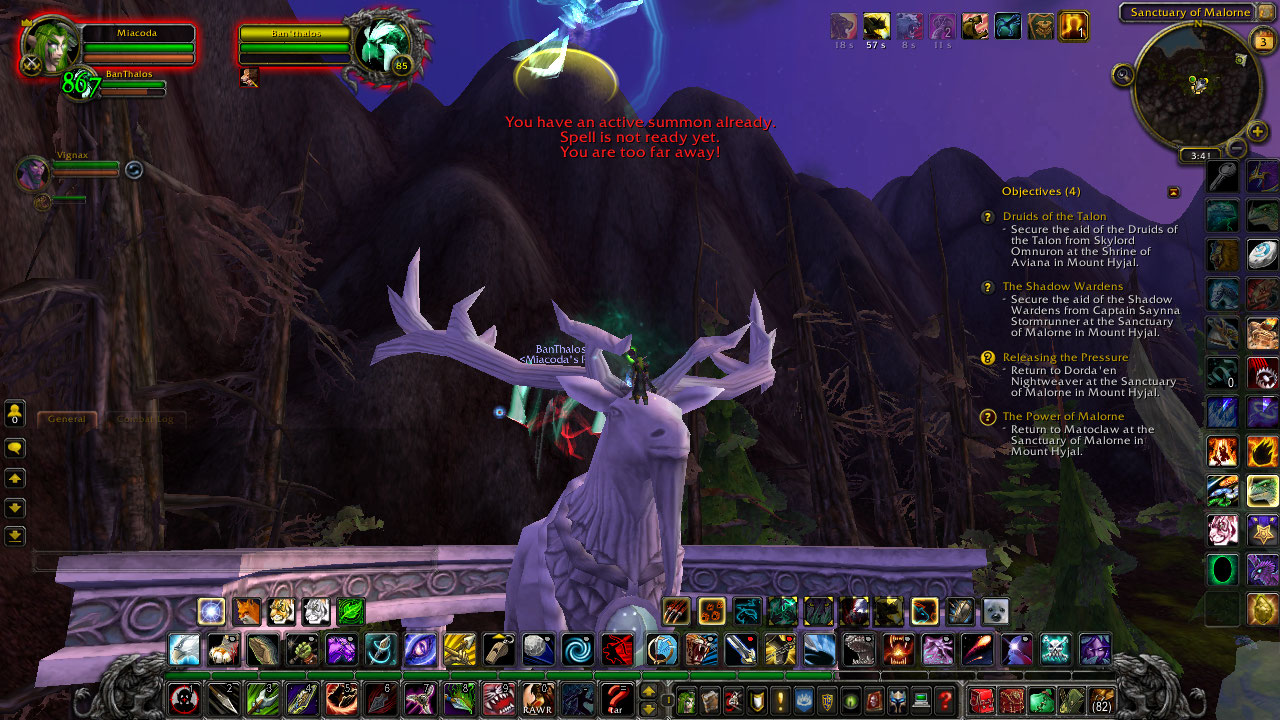Click the action bar page up arrow

pos(648,691)
